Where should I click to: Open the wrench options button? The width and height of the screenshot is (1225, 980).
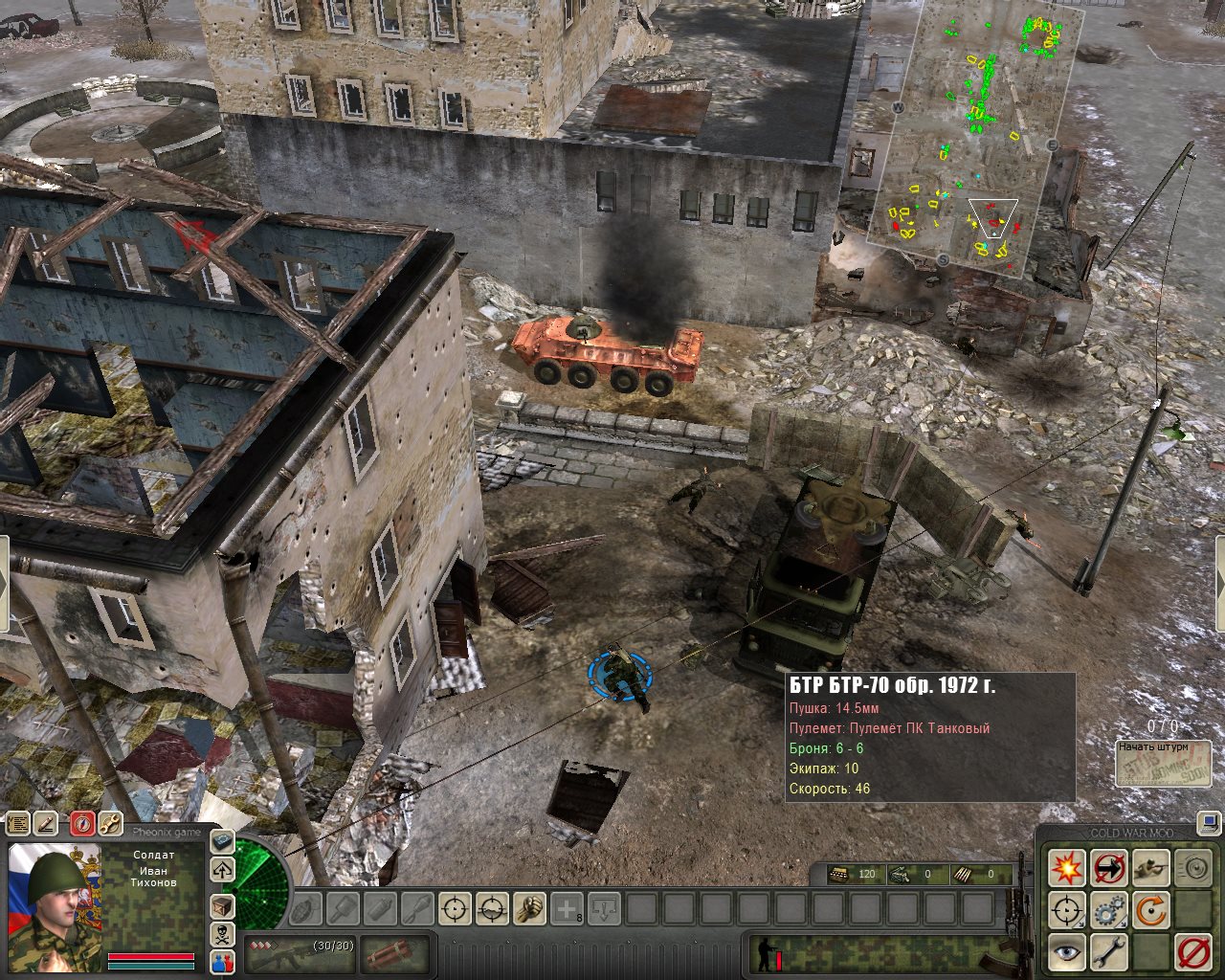pyautogui.click(x=111, y=823)
